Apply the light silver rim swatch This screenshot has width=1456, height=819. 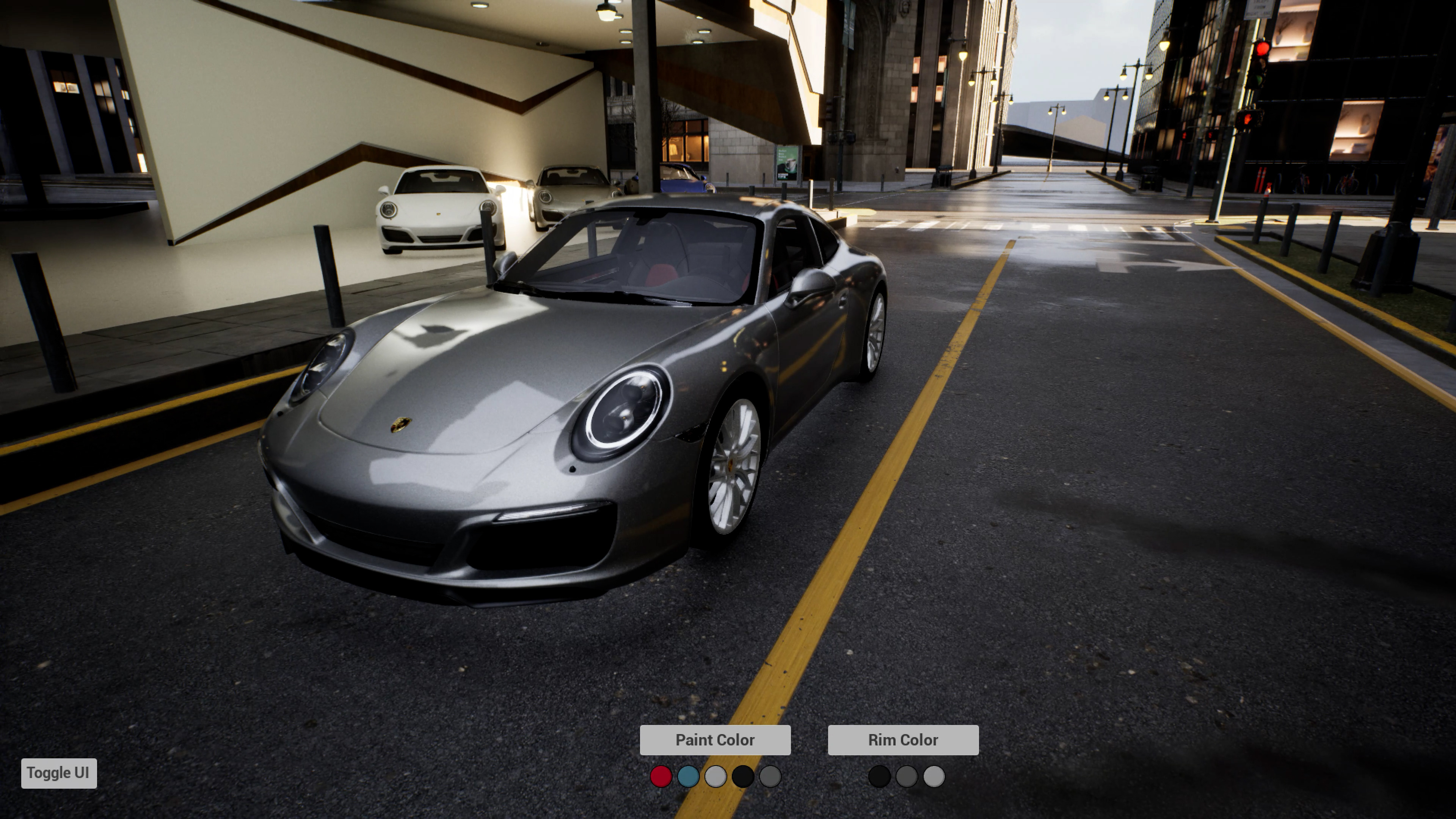934,777
